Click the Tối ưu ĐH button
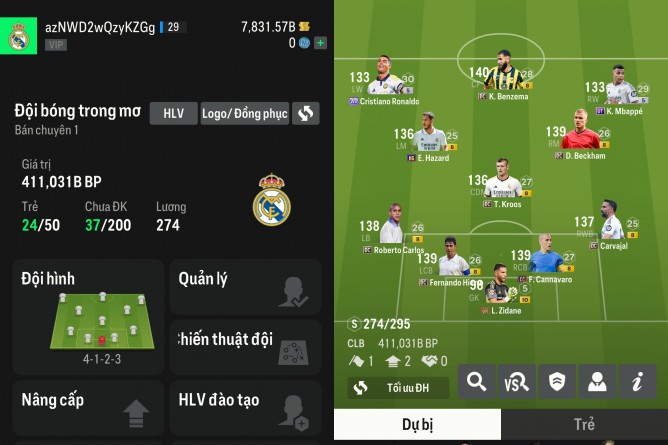 point(398,387)
